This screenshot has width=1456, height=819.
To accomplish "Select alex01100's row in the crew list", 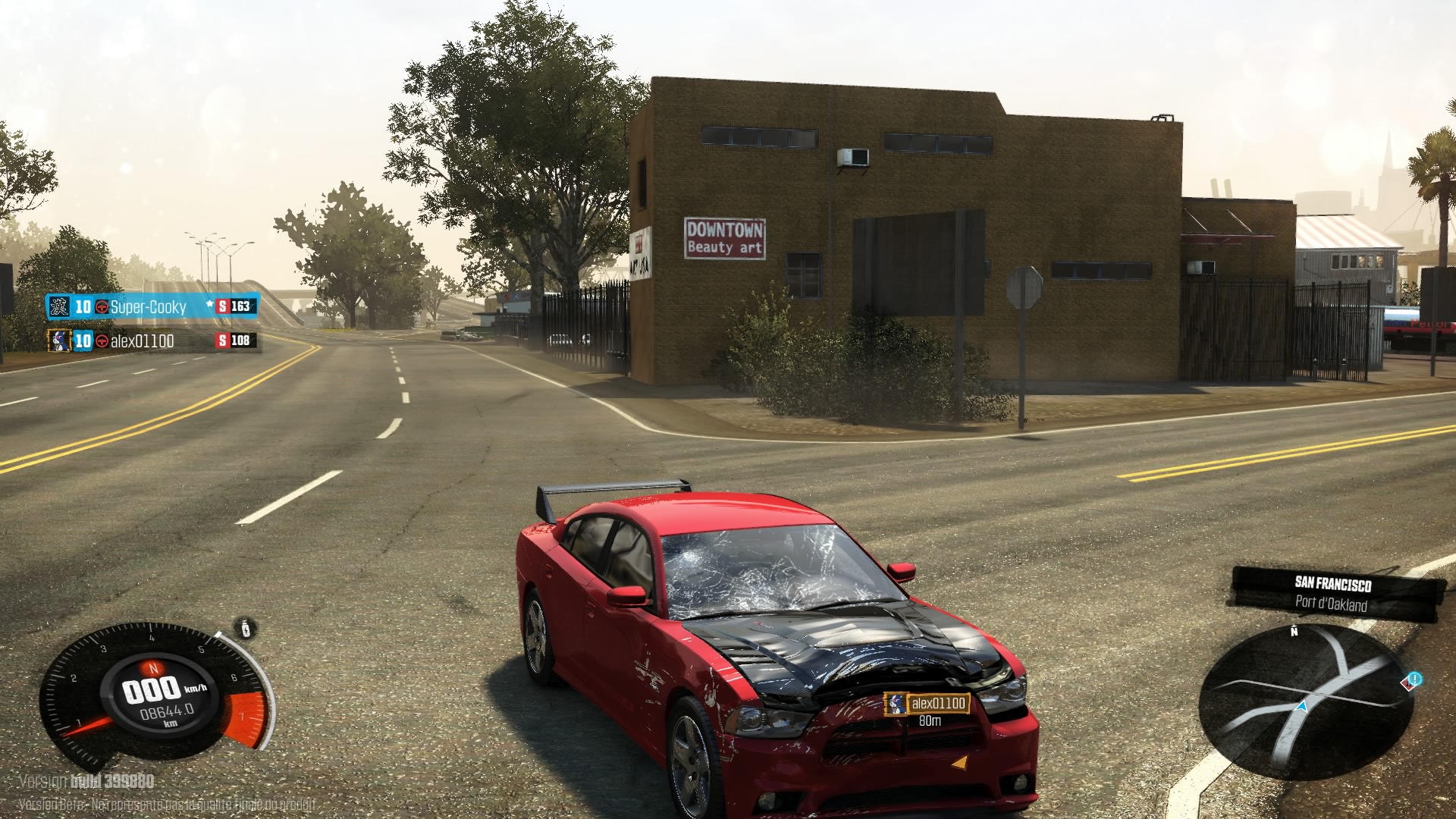I will 143,340.
